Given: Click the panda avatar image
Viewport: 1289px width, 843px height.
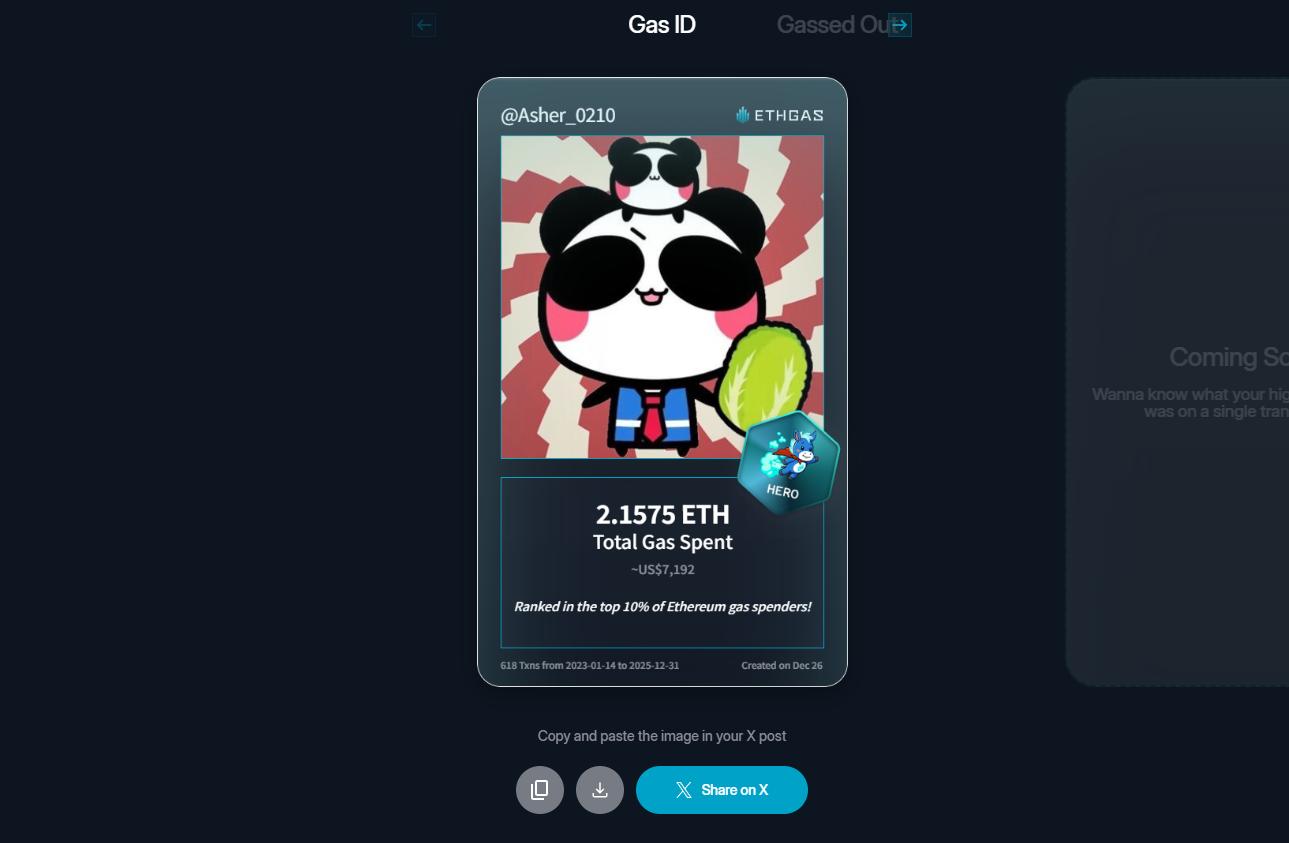Looking at the screenshot, I should [x=662, y=297].
